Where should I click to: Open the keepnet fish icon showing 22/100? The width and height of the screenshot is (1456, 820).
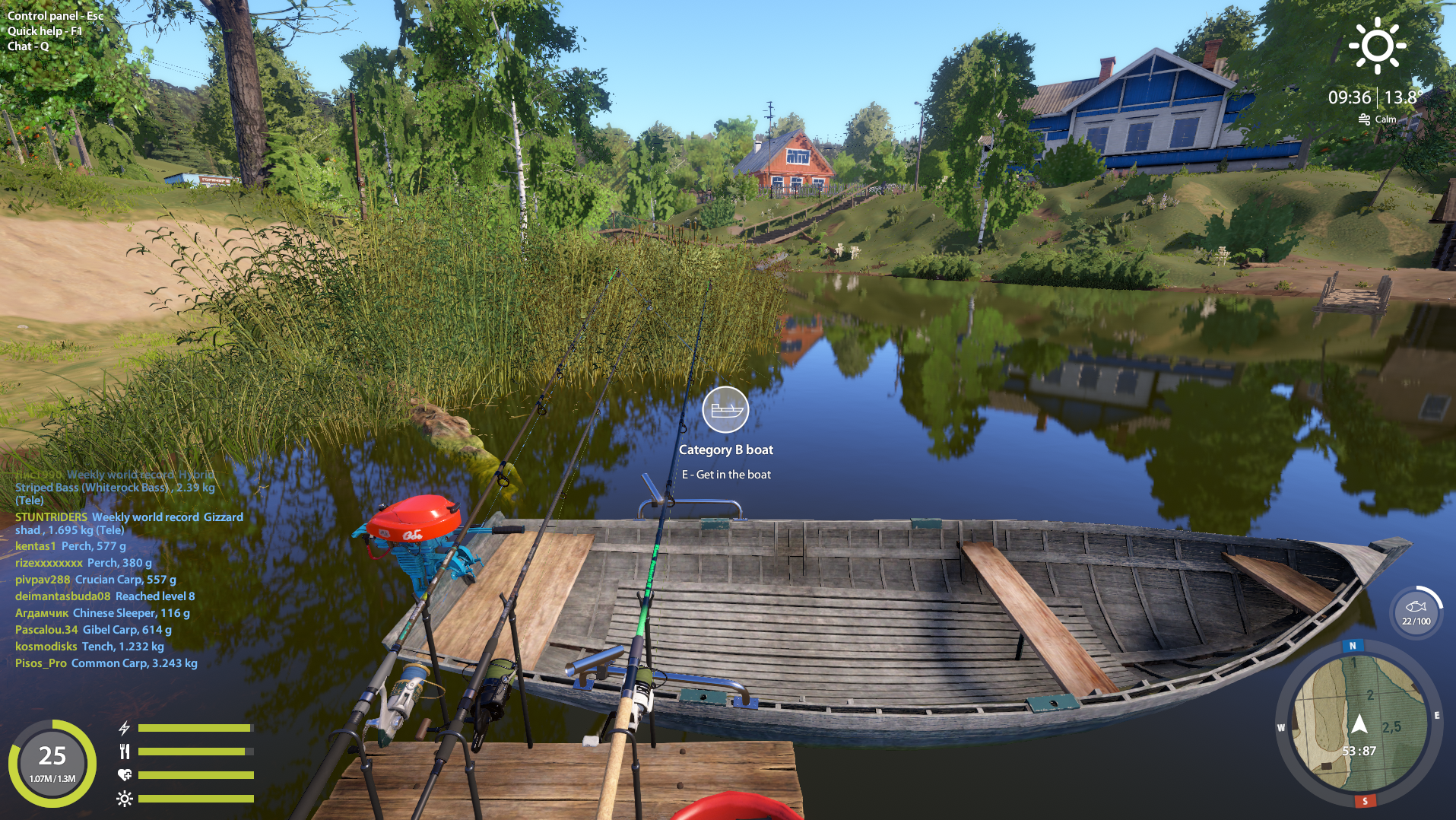point(1416,610)
